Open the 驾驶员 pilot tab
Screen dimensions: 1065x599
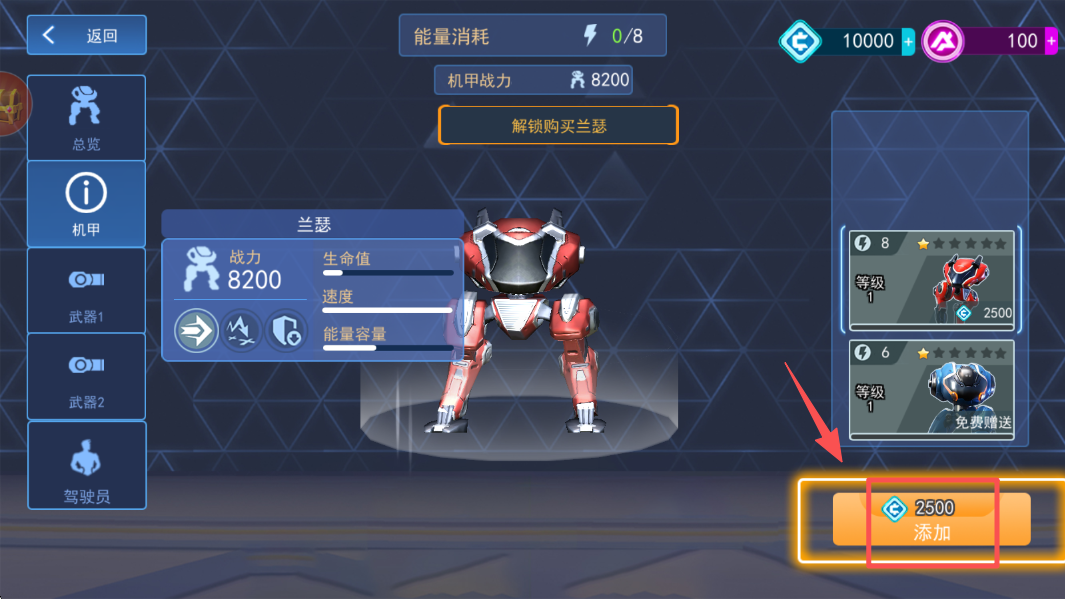(87, 465)
